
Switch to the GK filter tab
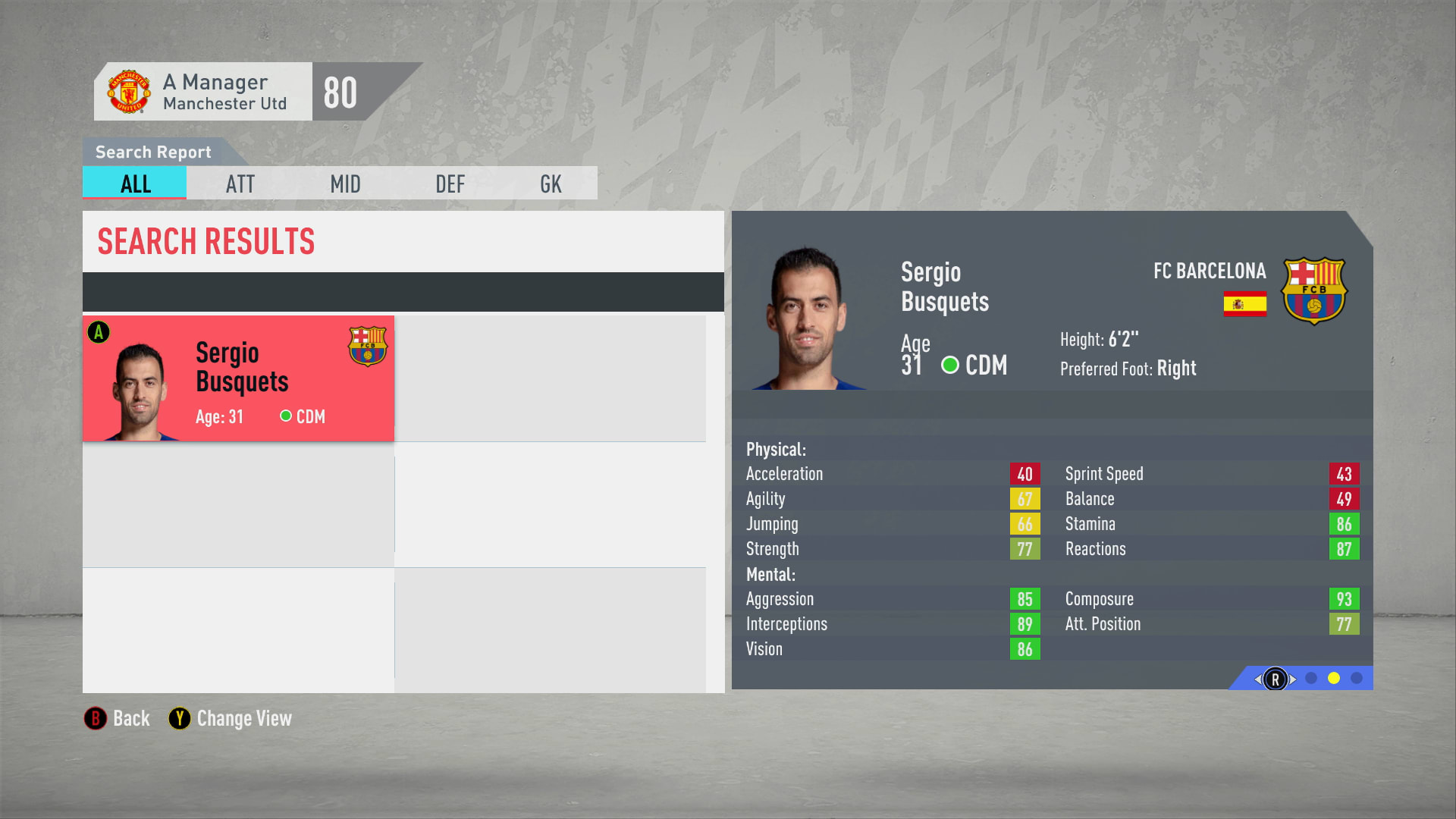[x=551, y=183]
